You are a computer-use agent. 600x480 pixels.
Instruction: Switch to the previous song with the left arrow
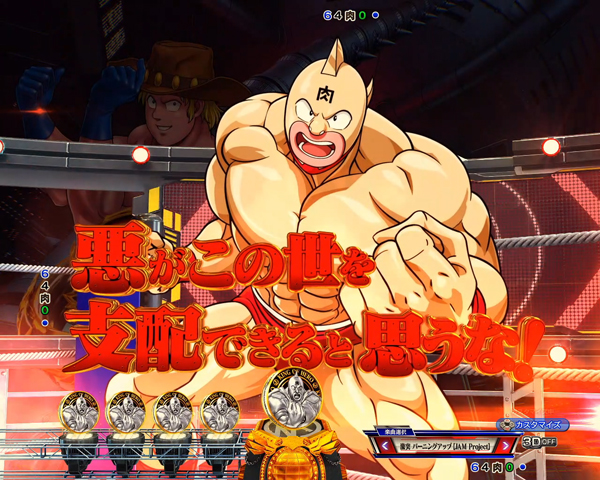381,444
